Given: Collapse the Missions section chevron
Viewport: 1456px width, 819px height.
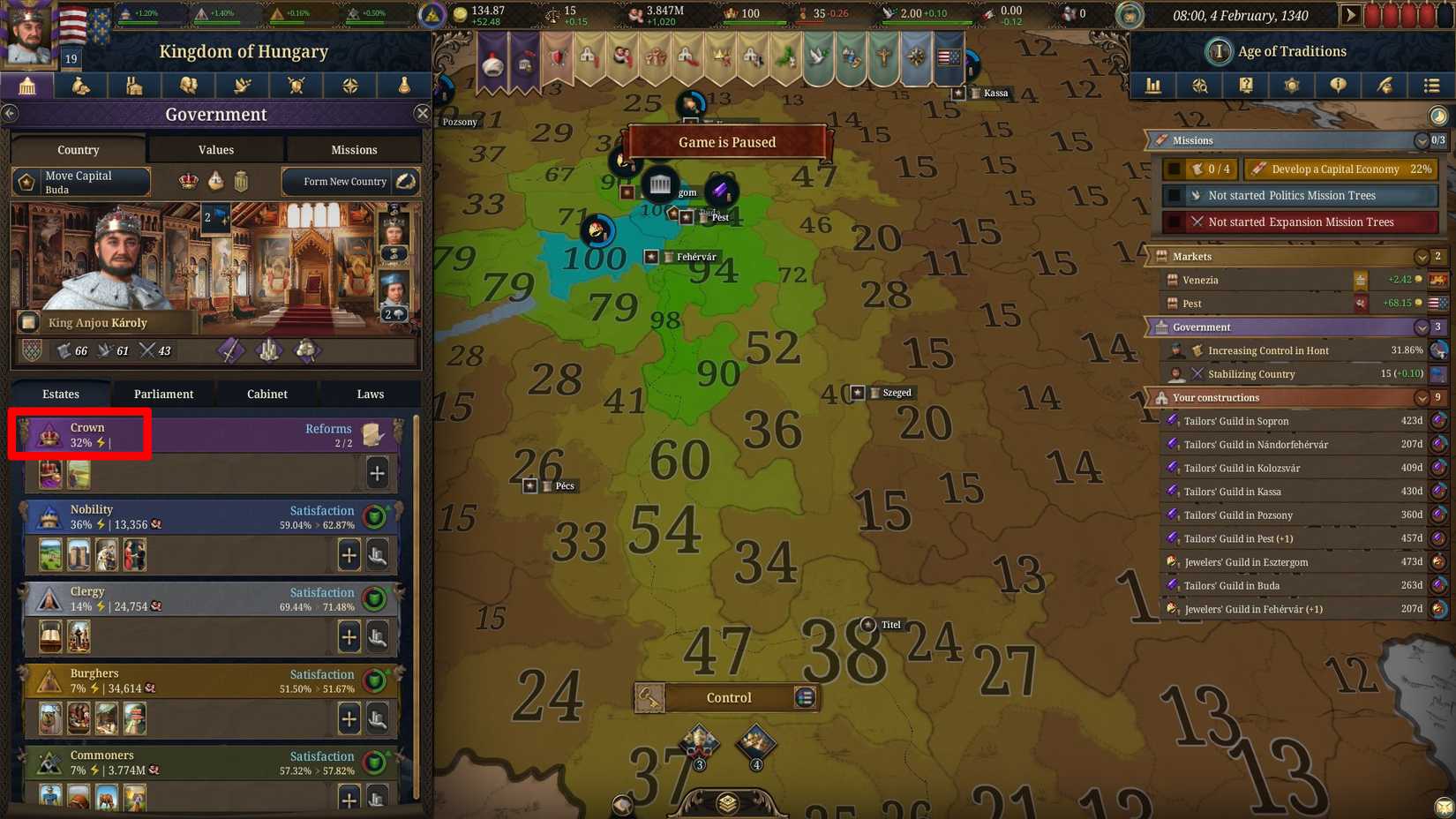Looking at the screenshot, I should click(1422, 140).
